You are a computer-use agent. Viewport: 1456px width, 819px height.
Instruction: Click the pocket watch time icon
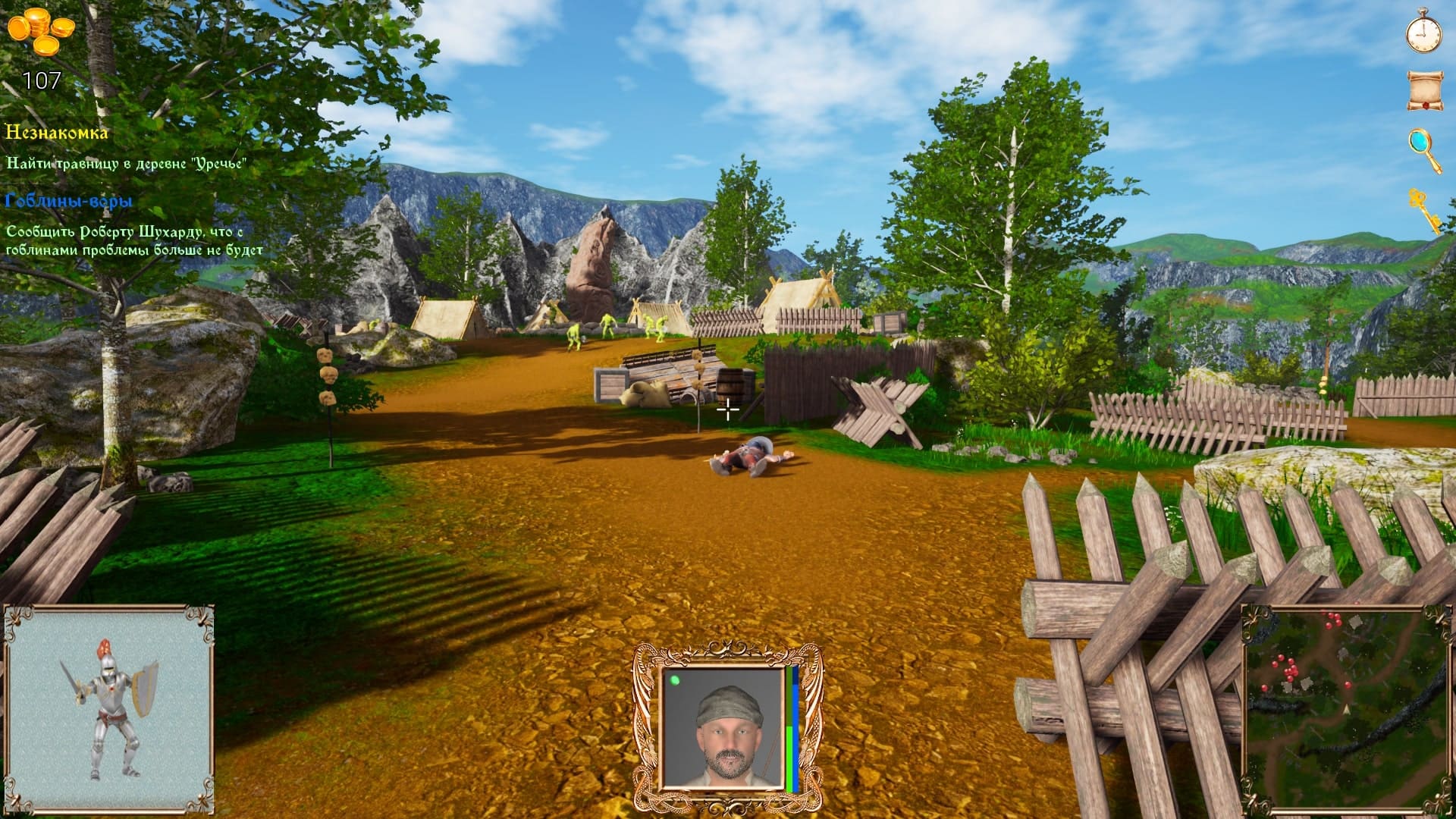coord(1423,33)
